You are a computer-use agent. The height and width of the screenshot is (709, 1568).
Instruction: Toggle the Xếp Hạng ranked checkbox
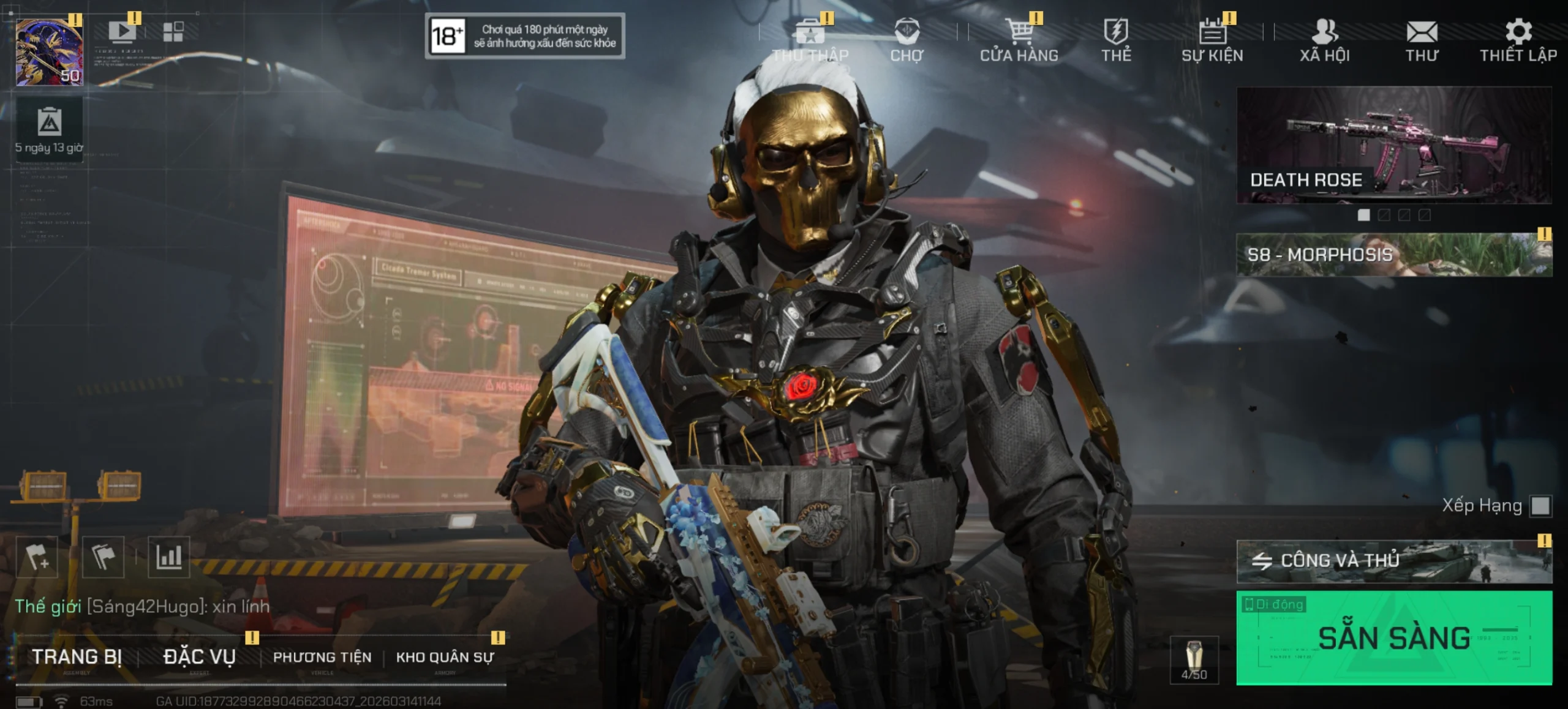tap(1540, 506)
